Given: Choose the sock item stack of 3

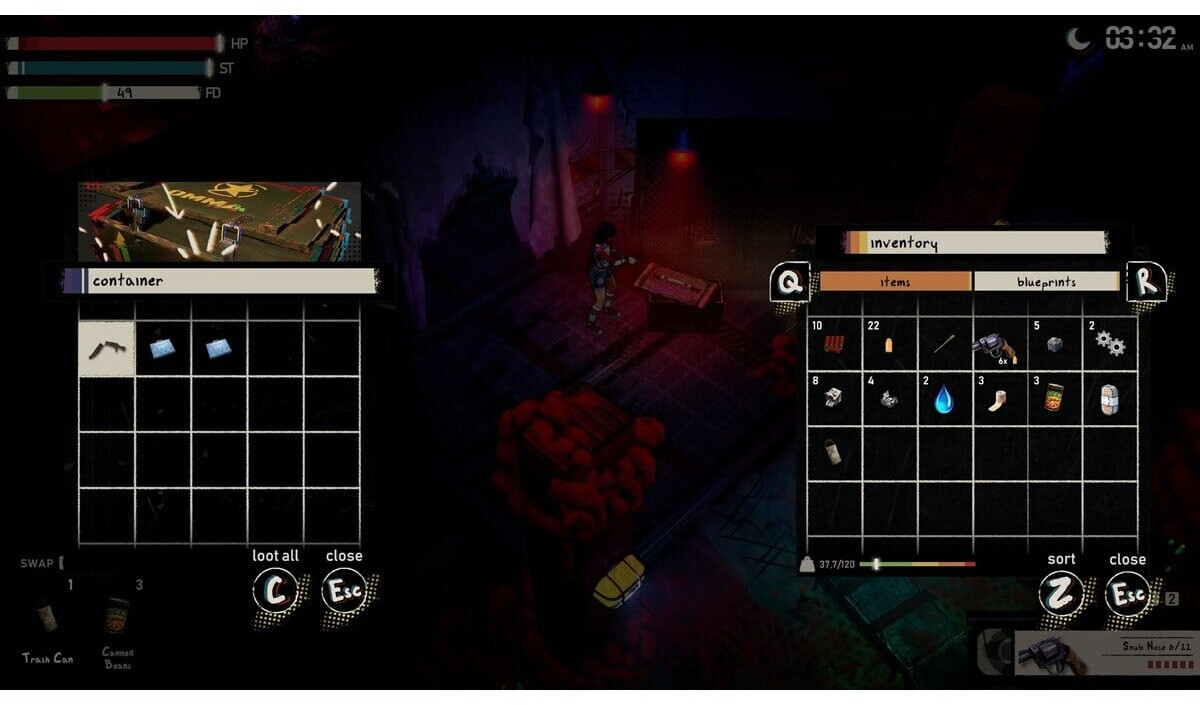Looking at the screenshot, I should click(x=999, y=400).
